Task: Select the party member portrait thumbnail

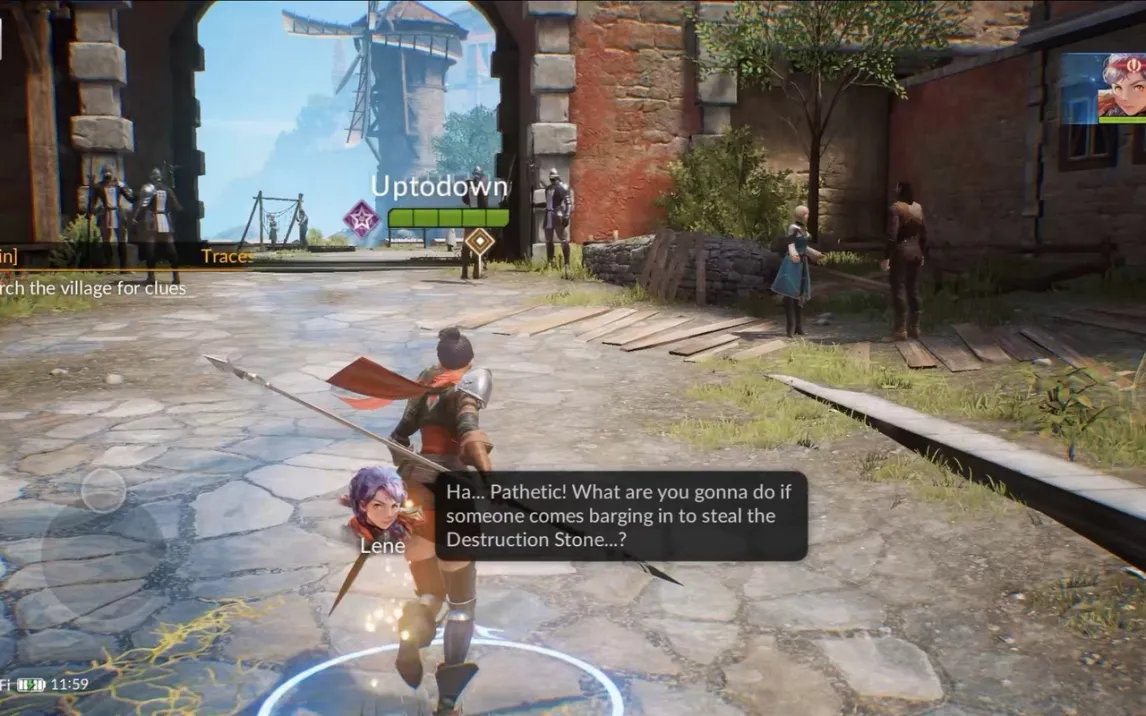Action: tap(1103, 87)
